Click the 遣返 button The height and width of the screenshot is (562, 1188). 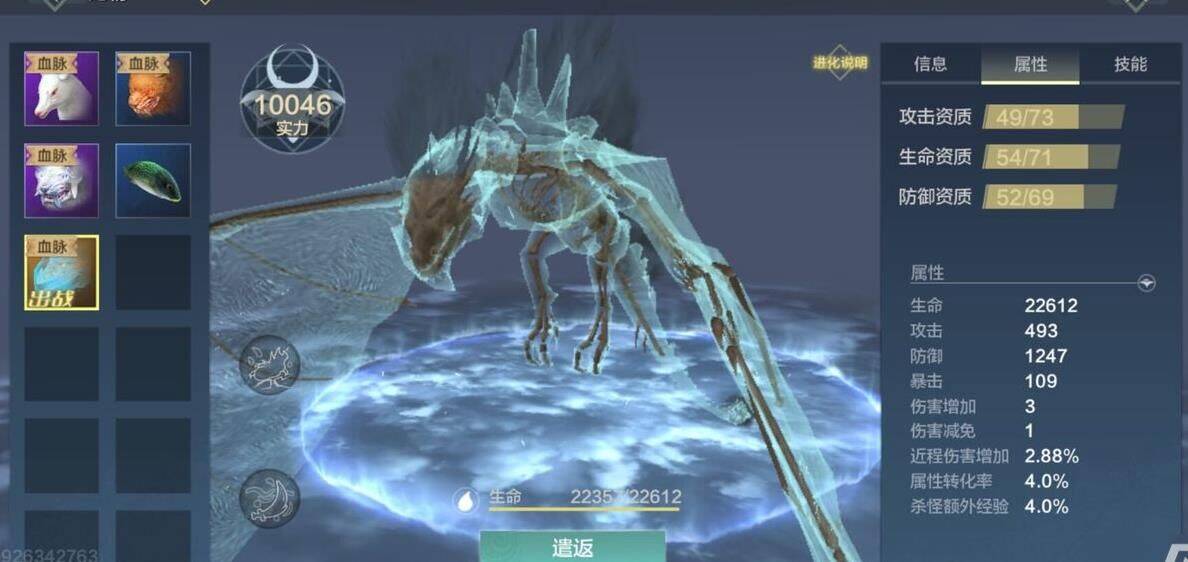pos(573,547)
